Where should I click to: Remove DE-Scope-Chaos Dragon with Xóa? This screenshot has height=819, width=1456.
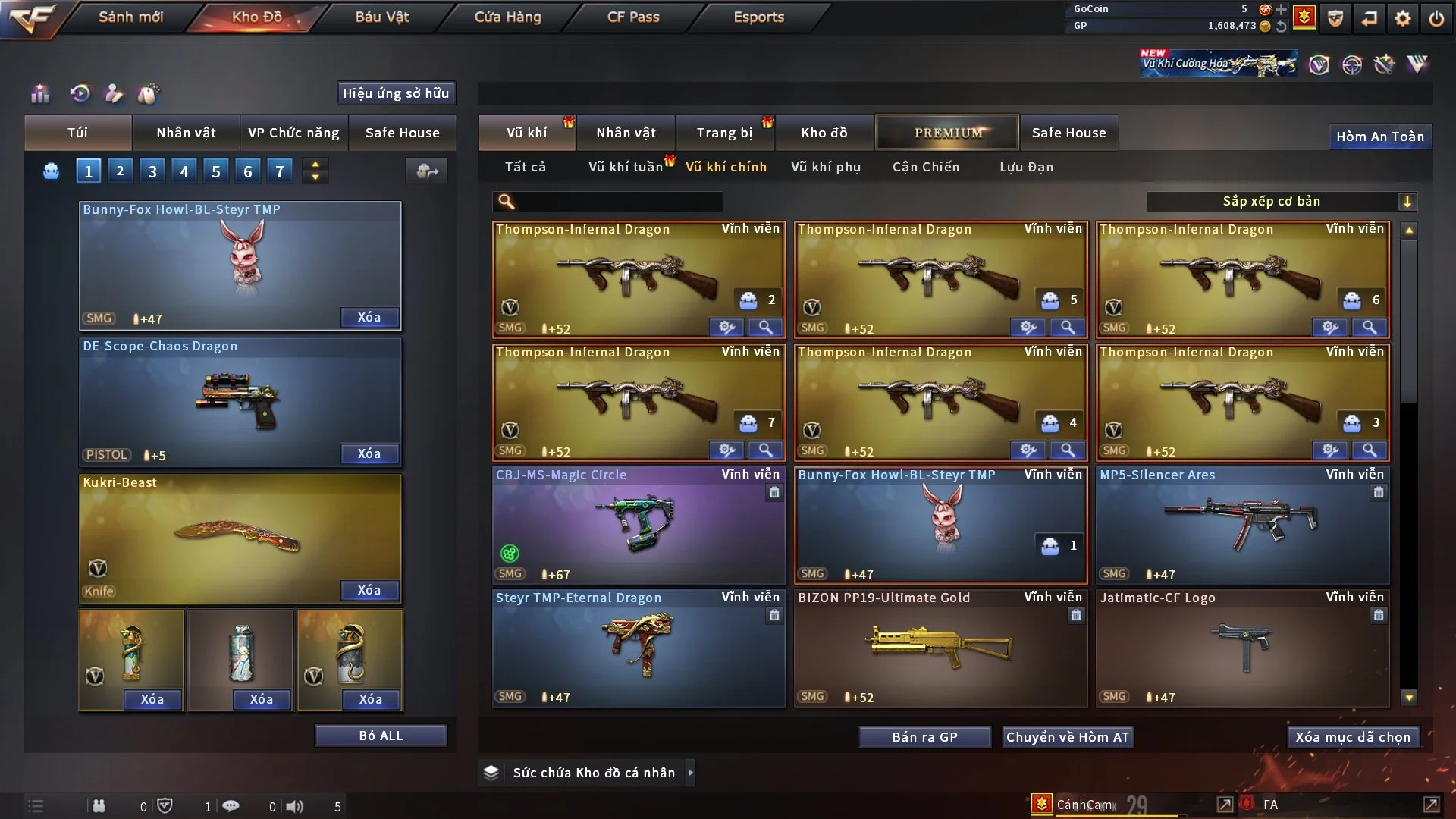tap(369, 453)
